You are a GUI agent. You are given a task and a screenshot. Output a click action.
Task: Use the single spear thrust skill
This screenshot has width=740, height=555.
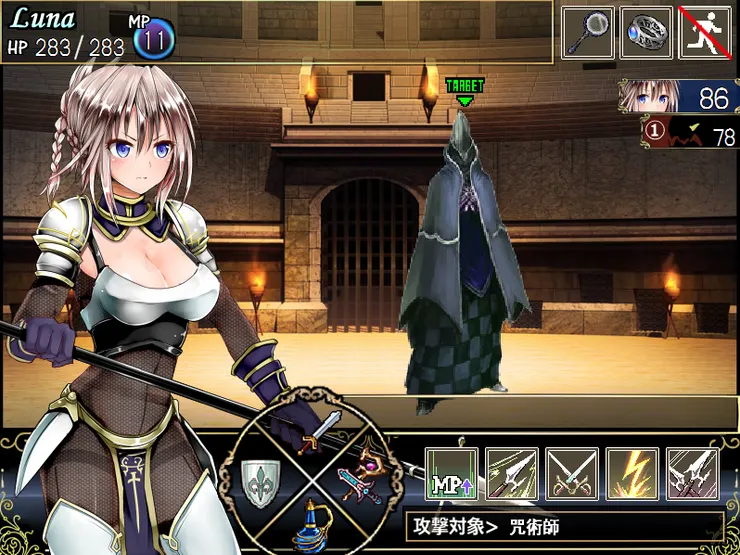tap(512, 473)
